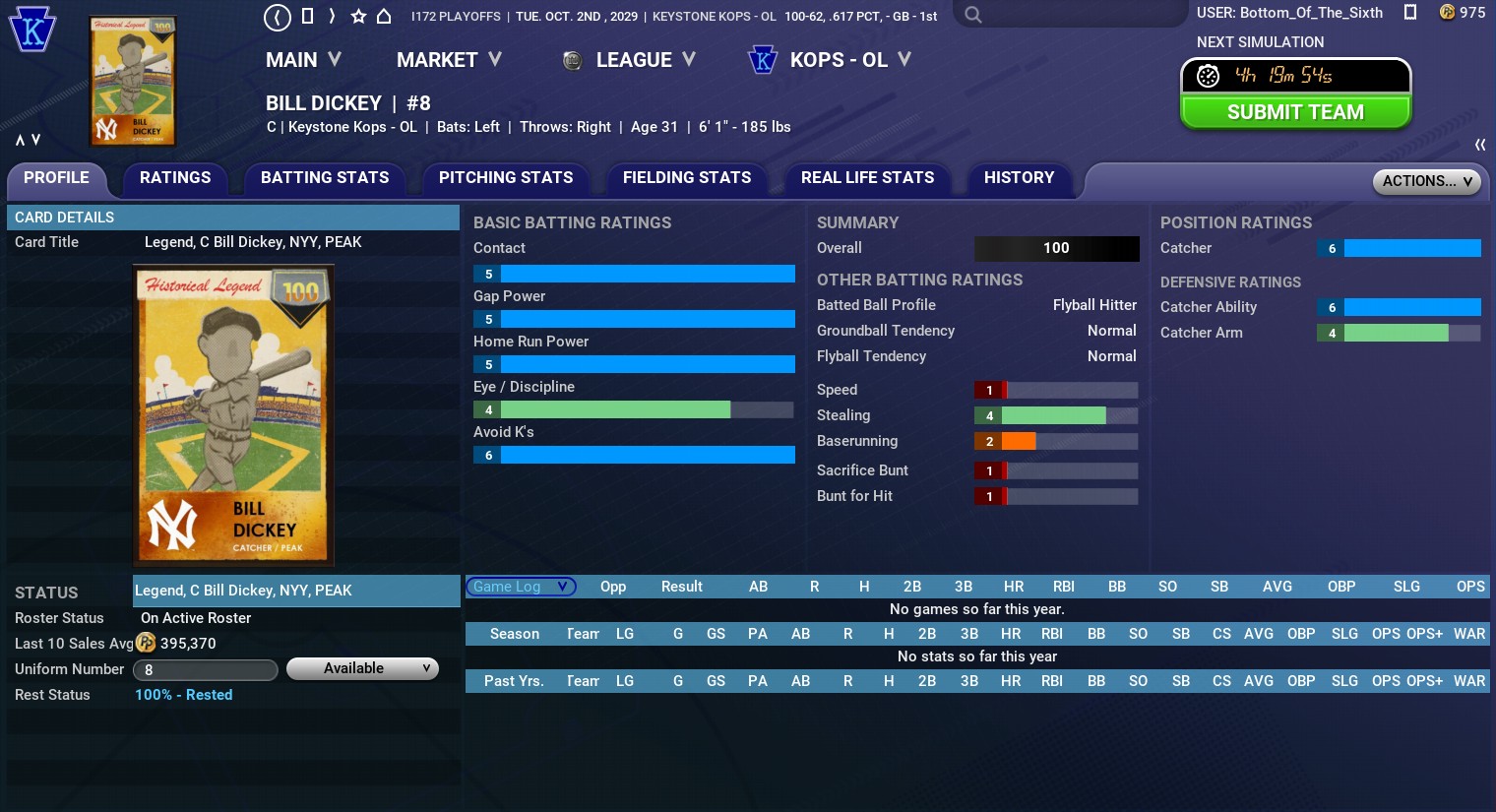Switch to the RATINGS tab
The width and height of the screenshot is (1496, 812).
pos(175,178)
